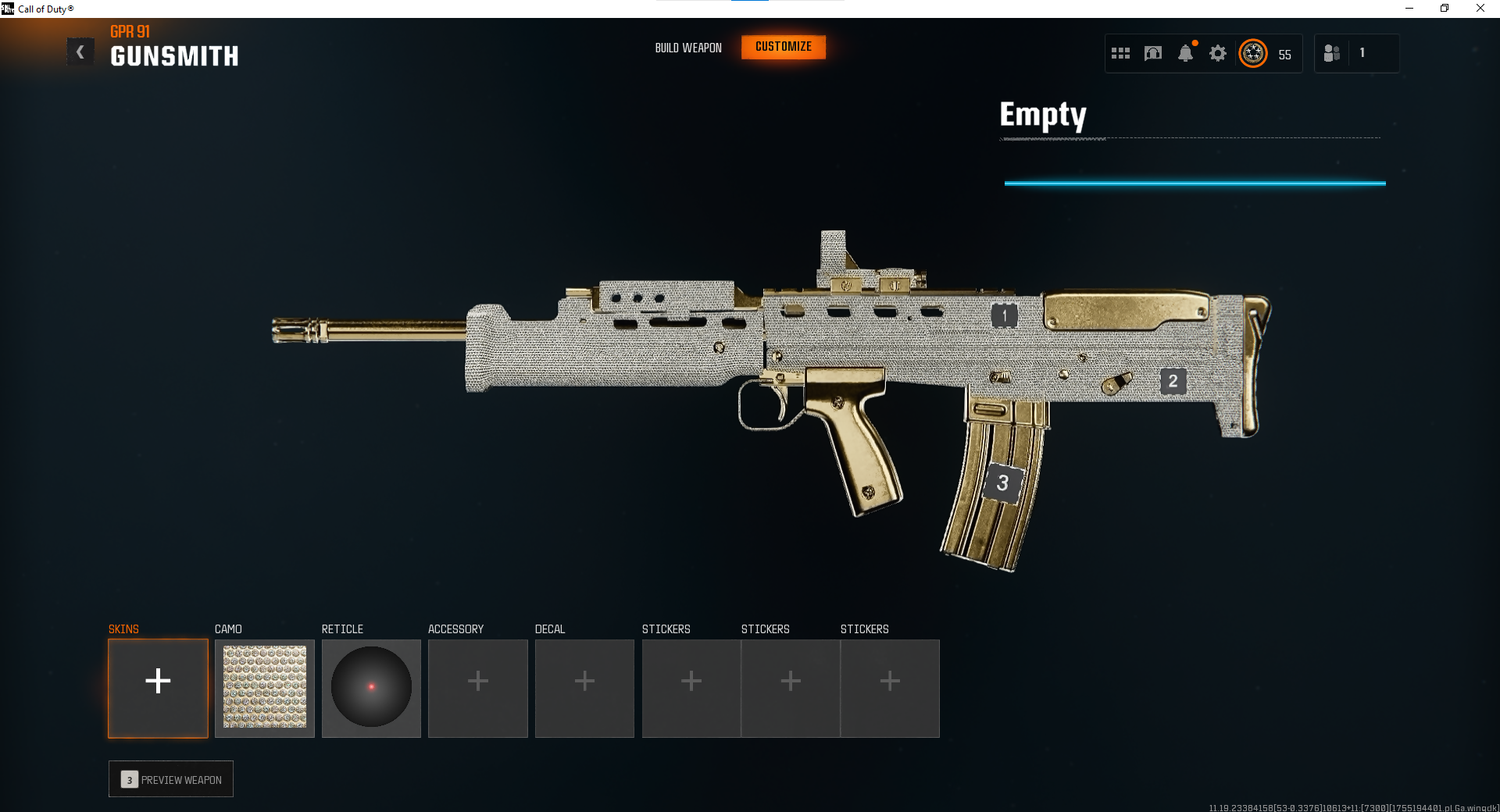This screenshot has width=1500, height=812.
Task: Select the diamond Camo slot
Action: click(265, 688)
